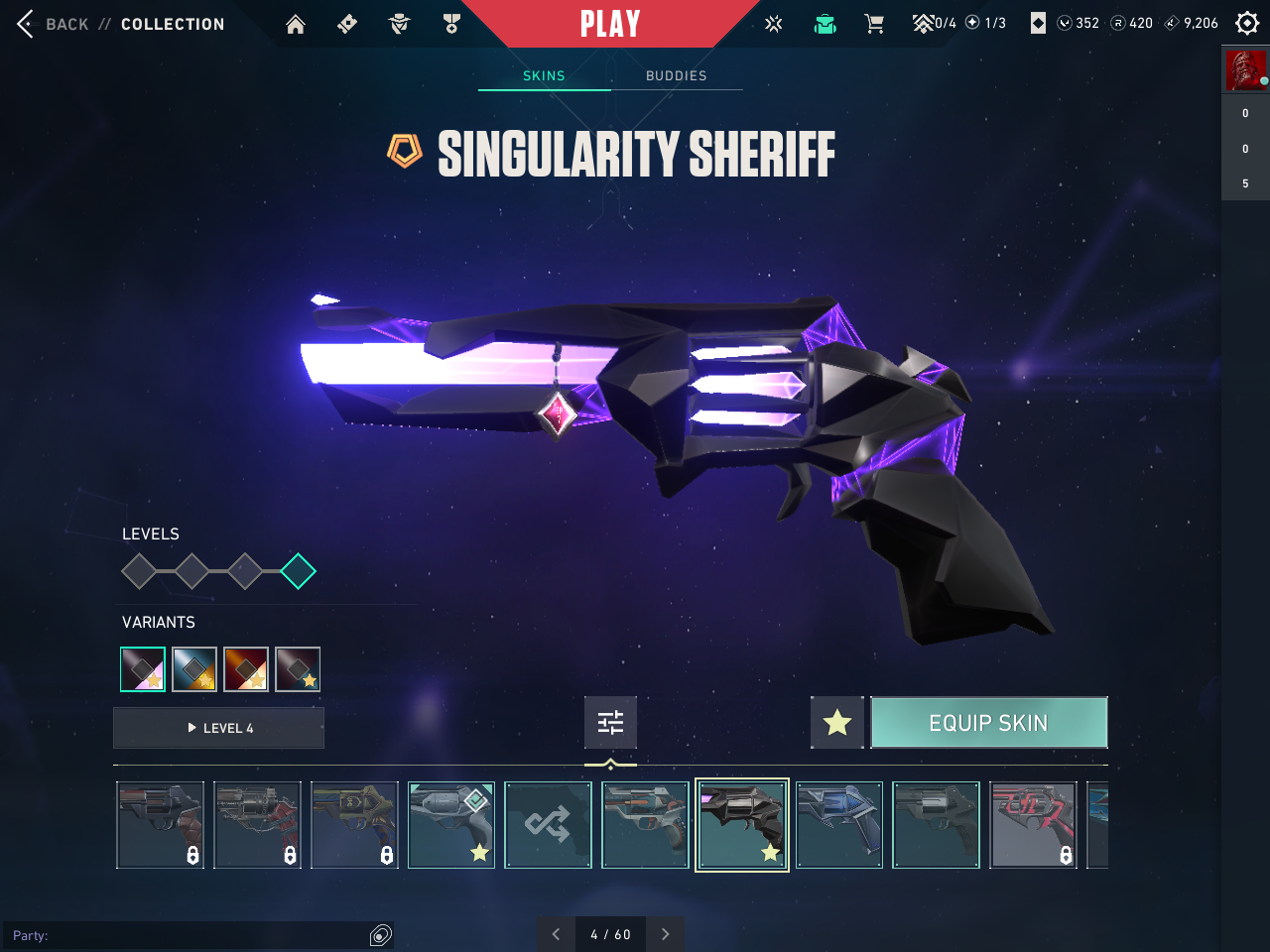Open the filter sliders button

click(x=610, y=723)
